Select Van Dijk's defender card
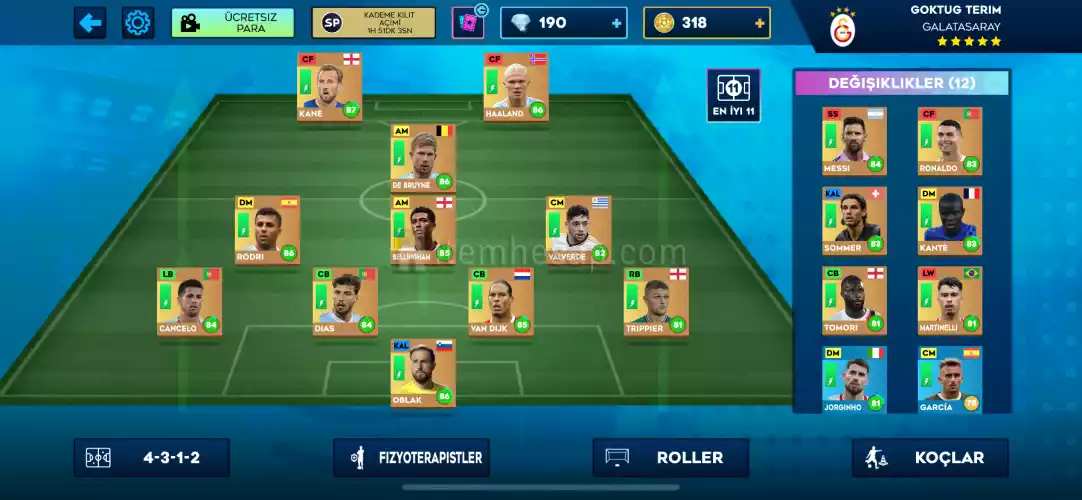 [501, 302]
